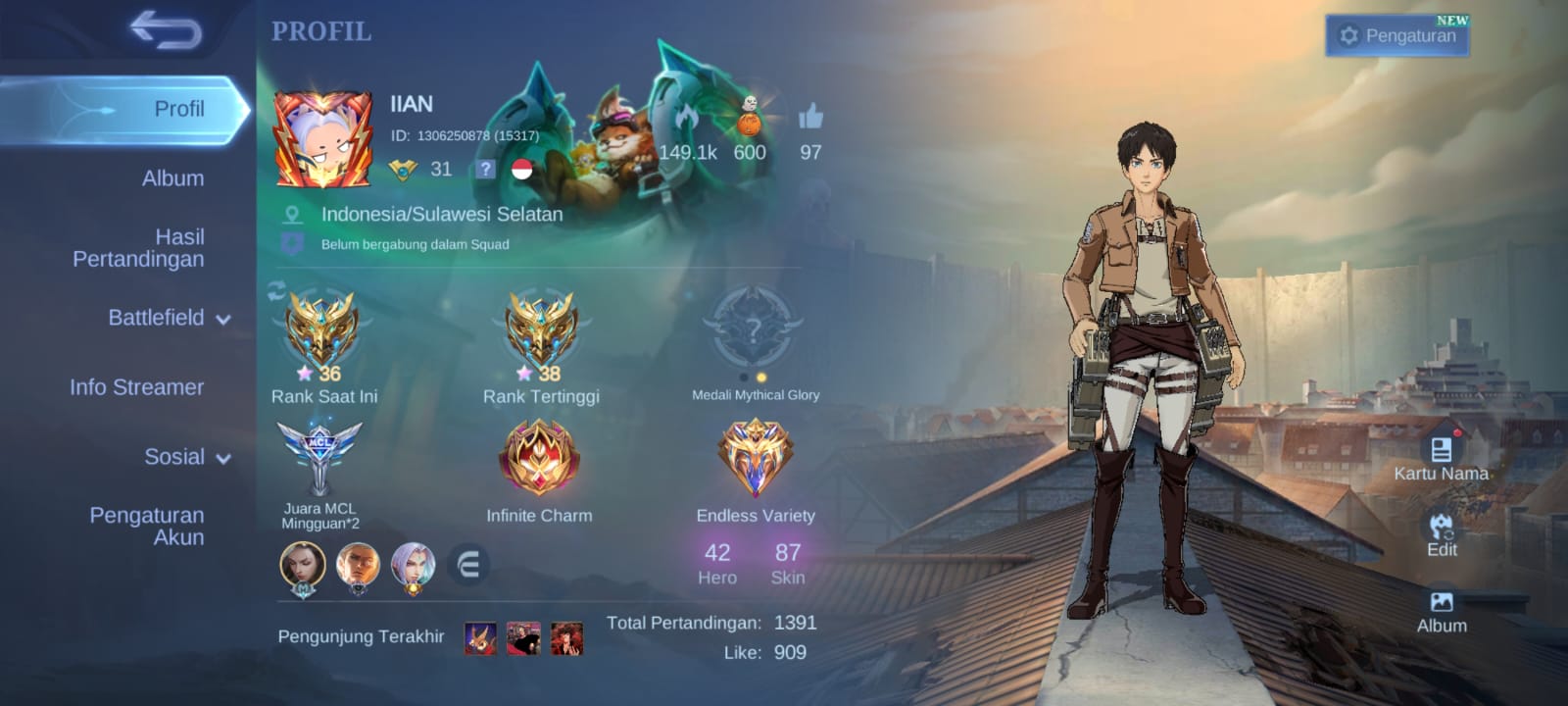The image size is (1568, 706).
Task: Go back using the return arrow
Action: click(x=166, y=30)
